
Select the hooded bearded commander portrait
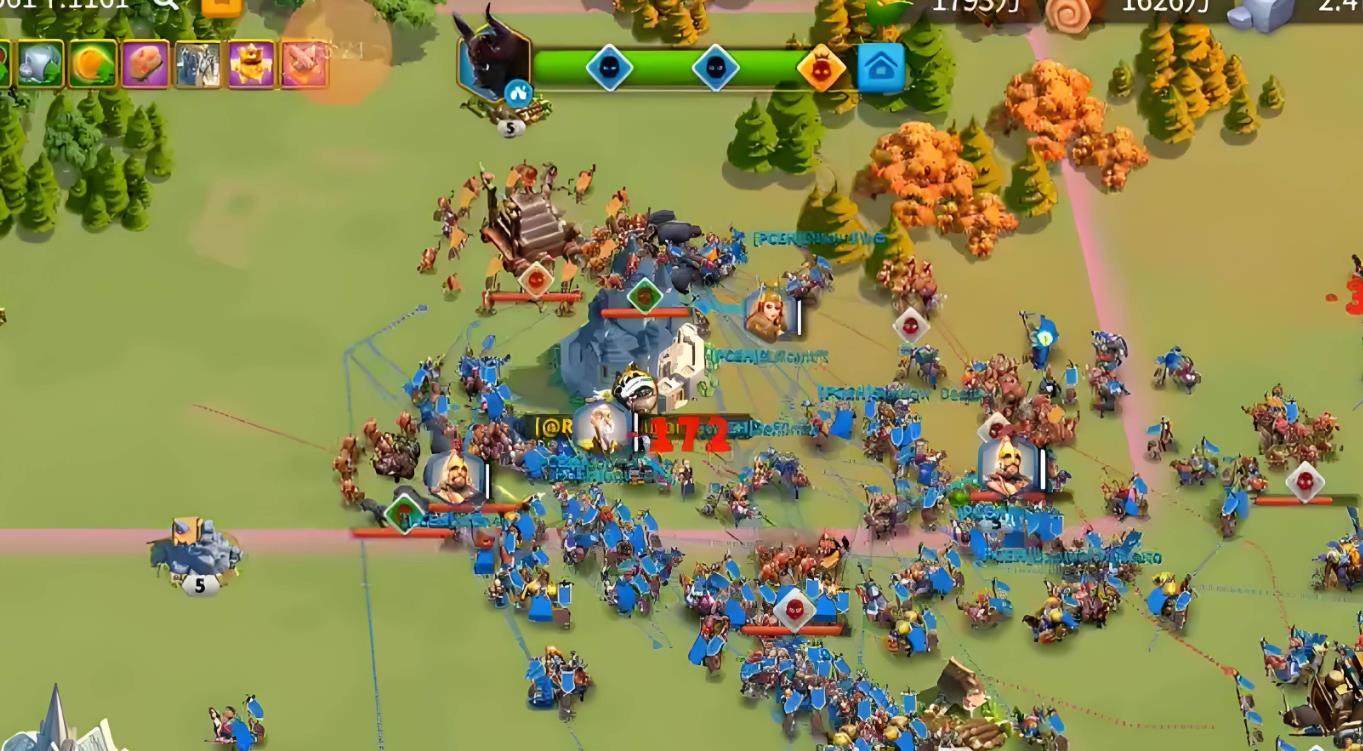(454, 477)
